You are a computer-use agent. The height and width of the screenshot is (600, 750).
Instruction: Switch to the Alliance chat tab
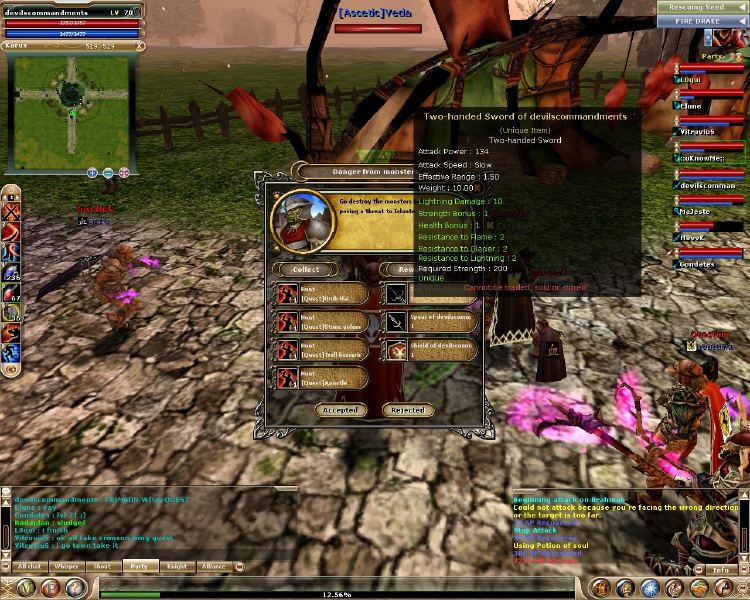[x=214, y=566]
